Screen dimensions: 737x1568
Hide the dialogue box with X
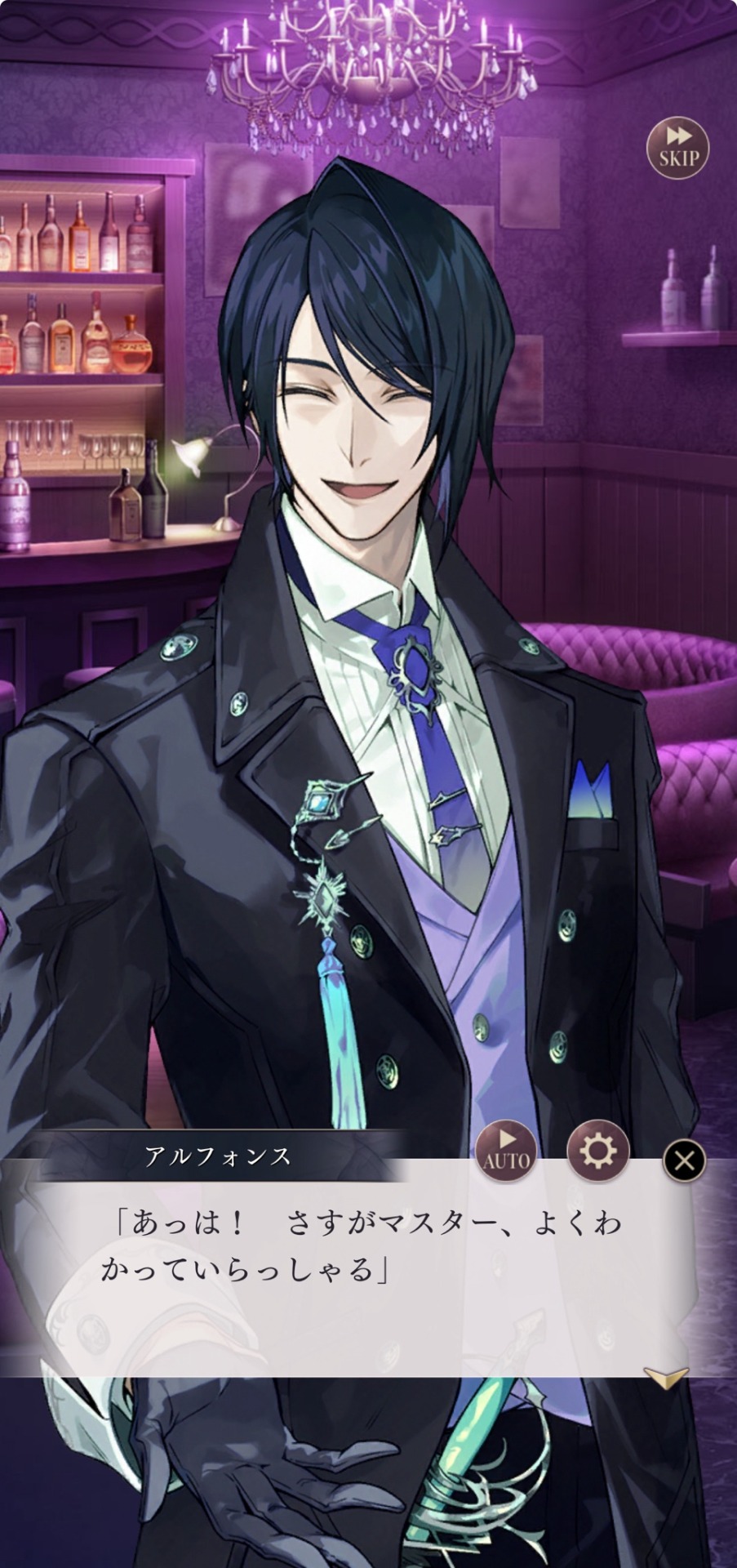[684, 1160]
